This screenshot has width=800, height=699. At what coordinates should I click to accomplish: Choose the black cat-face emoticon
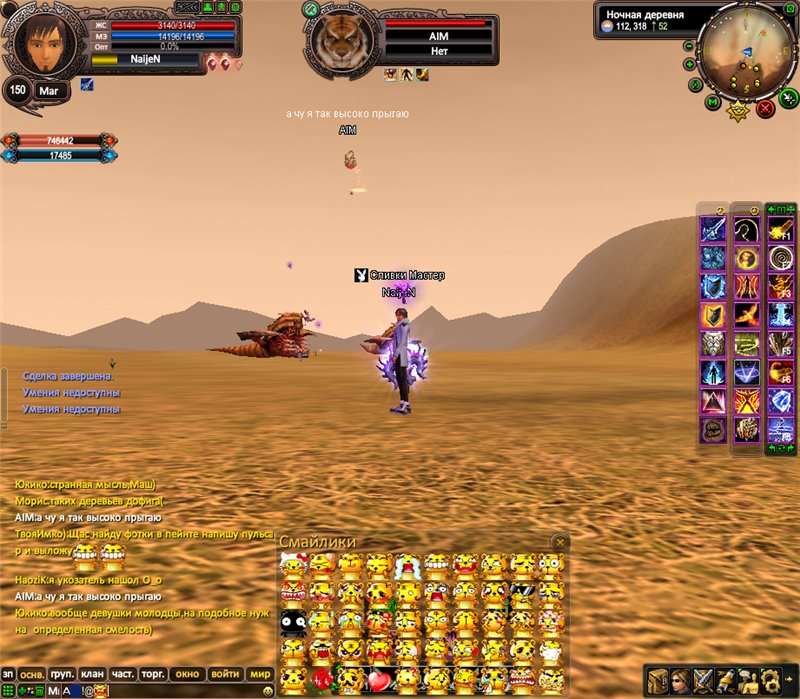point(292,623)
